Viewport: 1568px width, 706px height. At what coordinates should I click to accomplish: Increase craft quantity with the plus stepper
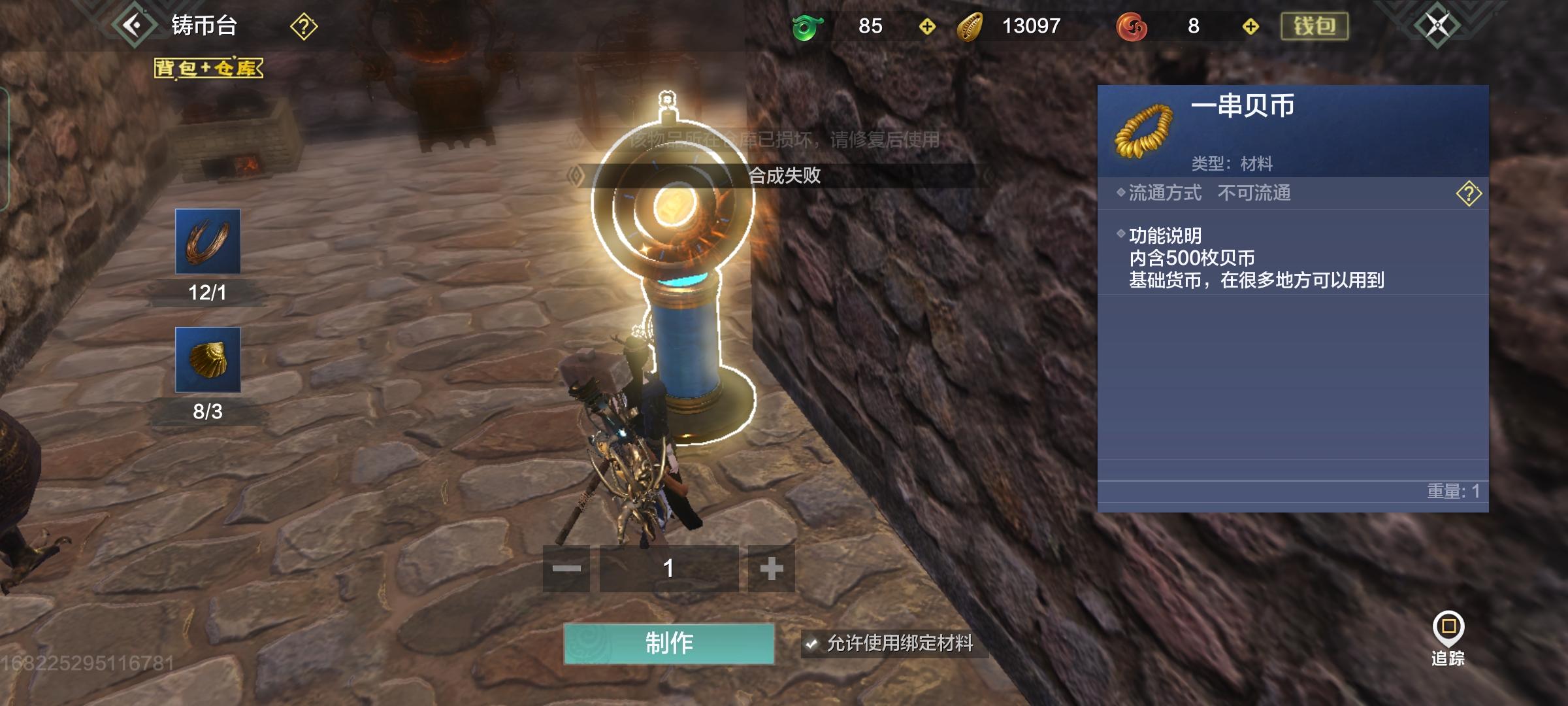point(771,570)
